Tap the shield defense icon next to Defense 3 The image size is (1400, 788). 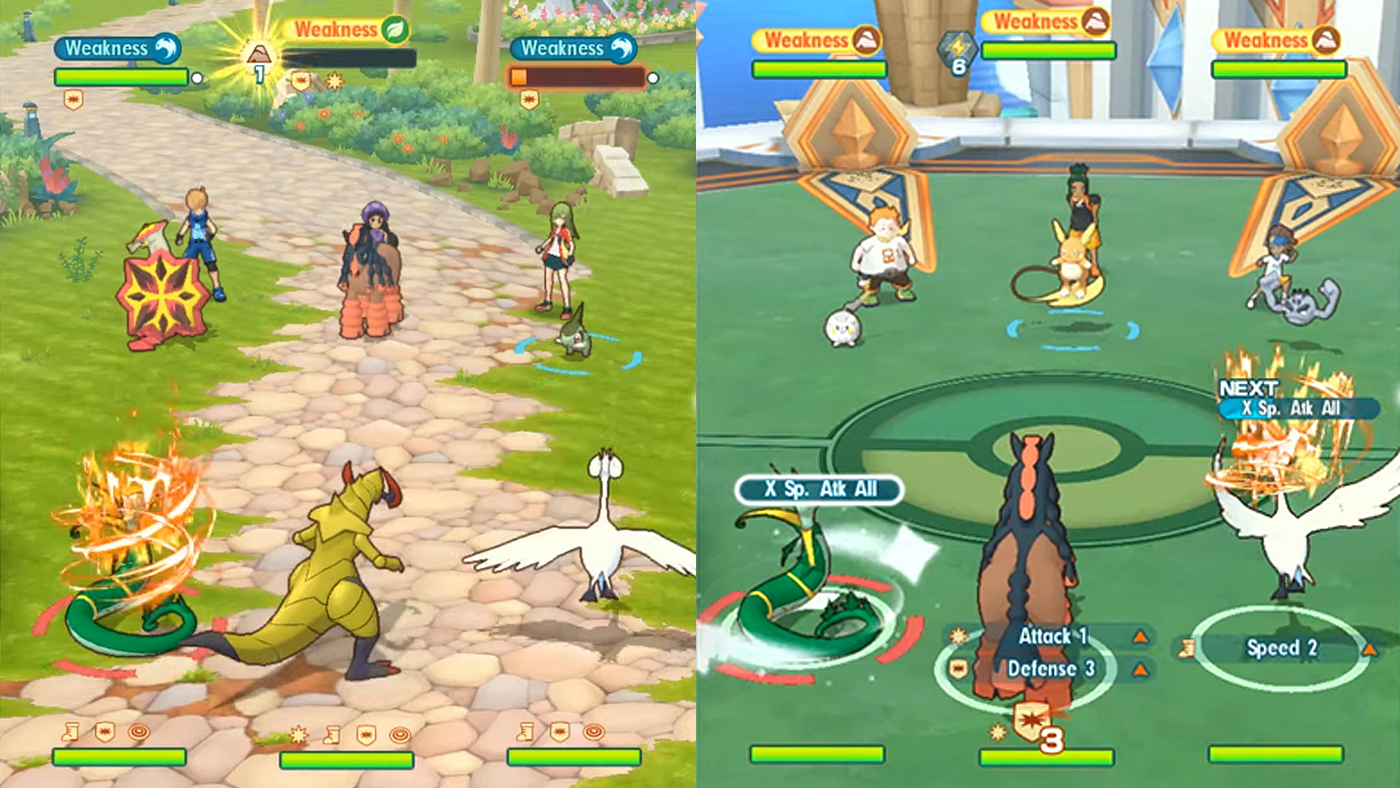pyautogui.click(x=958, y=667)
